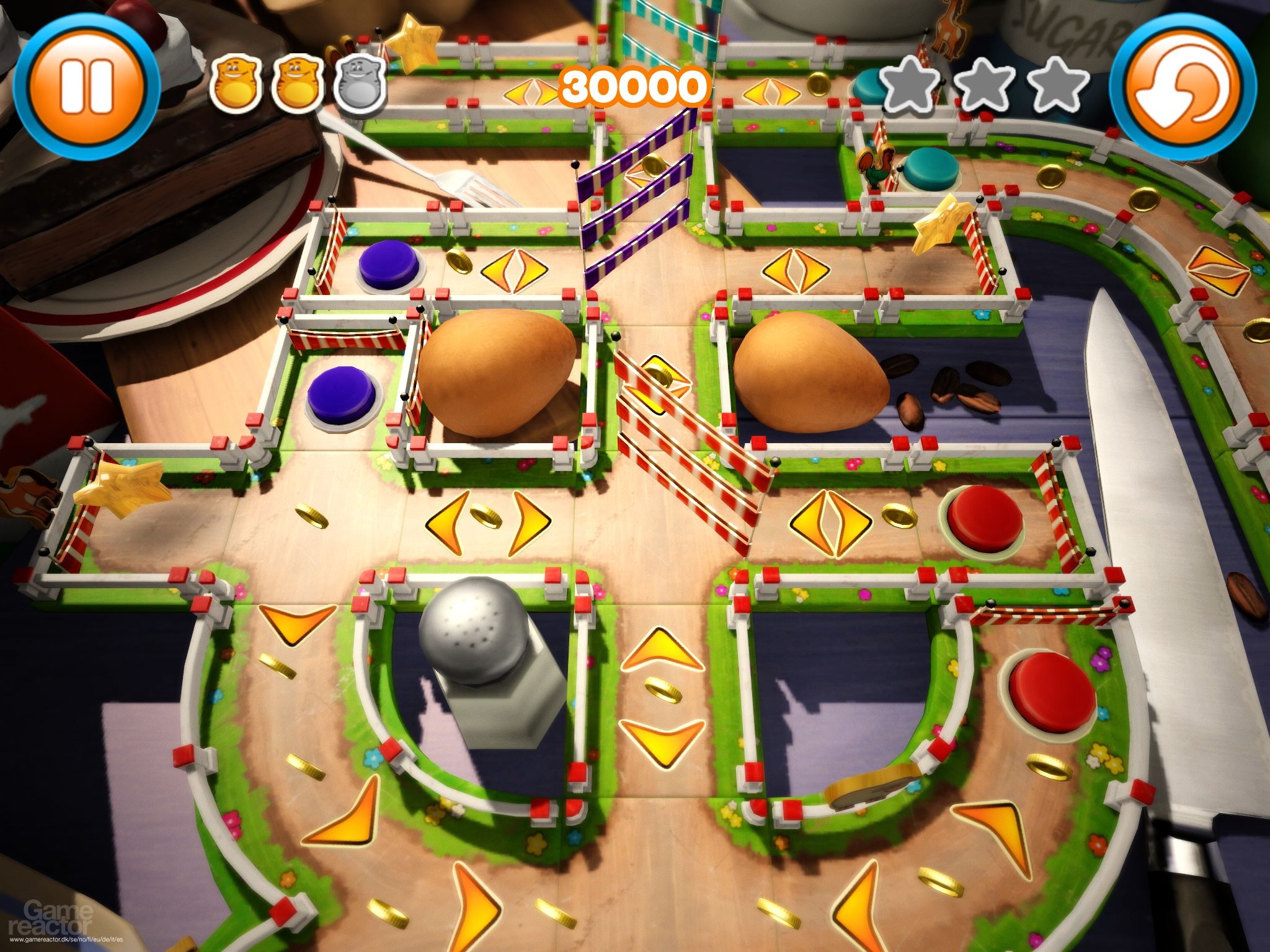
Task: Restart the level using the arrow button
Action: point(1182,87)
